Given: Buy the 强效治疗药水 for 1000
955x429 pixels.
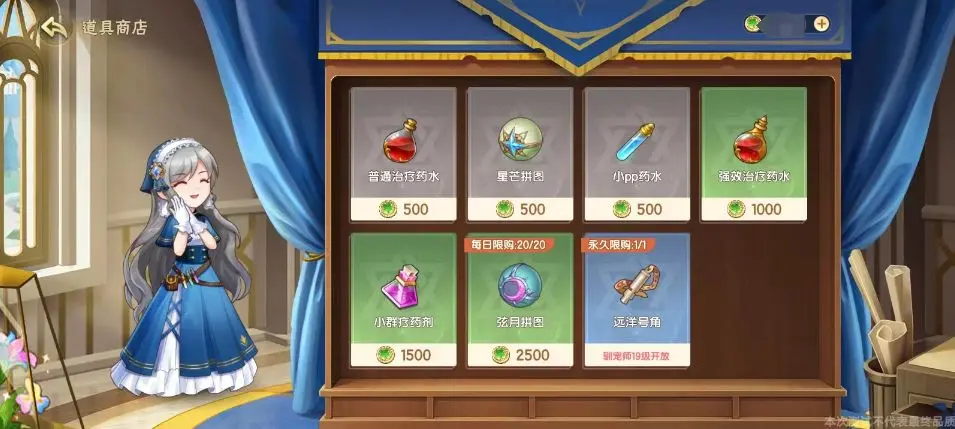Looking at the screenshot, I should (x=753, y=153).
